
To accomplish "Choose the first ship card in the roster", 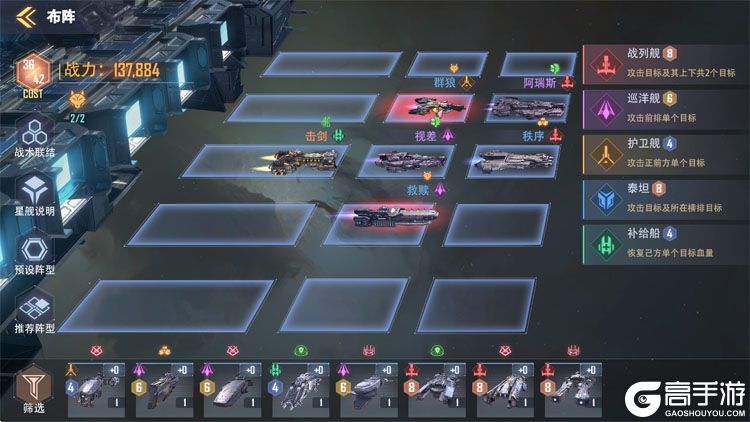I will (x=95, y=386).
